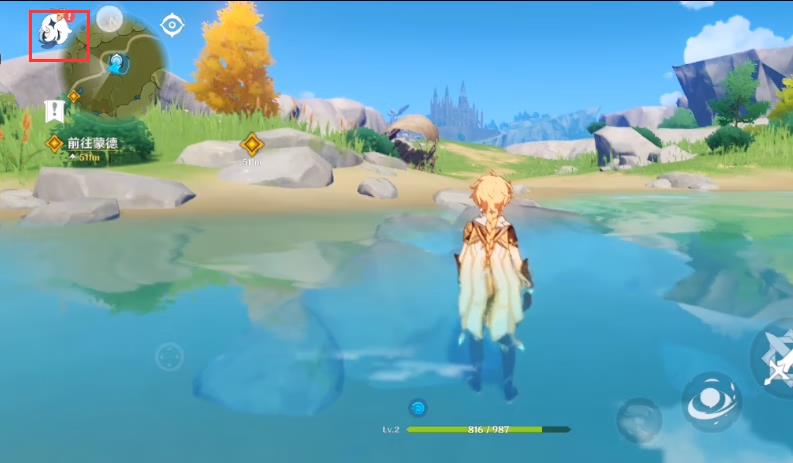The height and width of the screenshot is (463, 793).
Task: Activate the swirling elemental skill button
Action: click(711, 401)
